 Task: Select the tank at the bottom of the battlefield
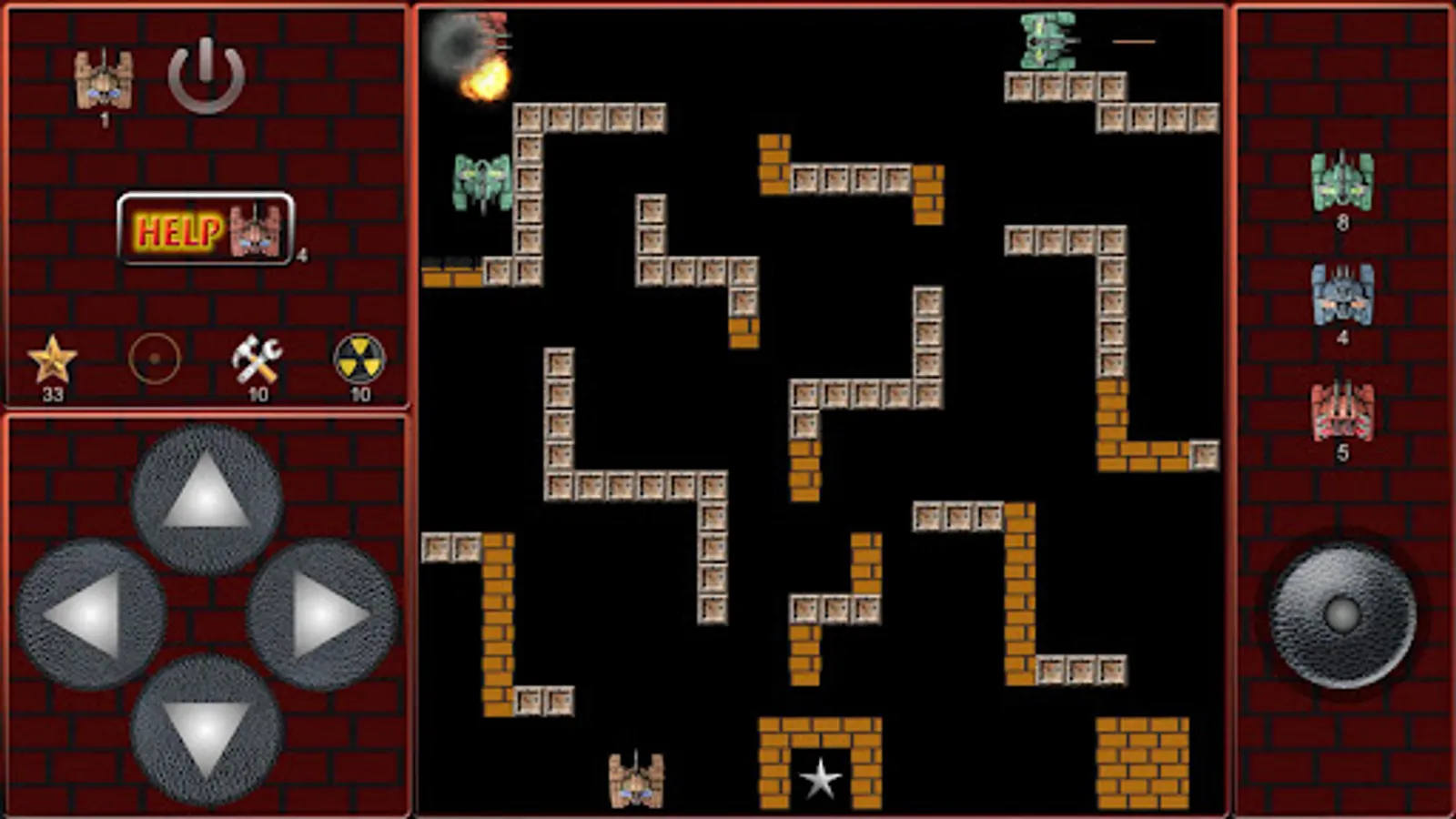click(x=637, y=780)
